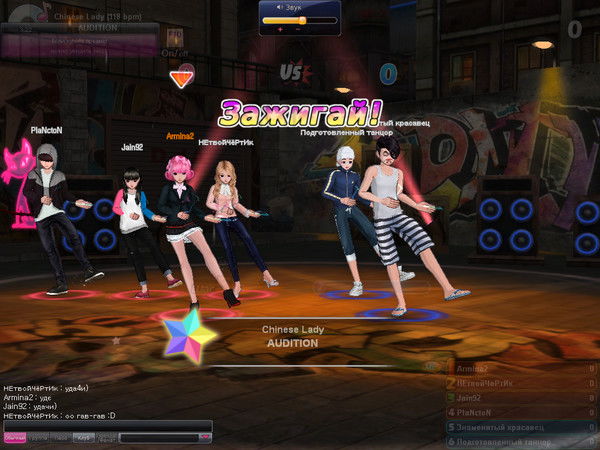
Task: Switch to the Клуб chat tab
Action: [85, 438]
